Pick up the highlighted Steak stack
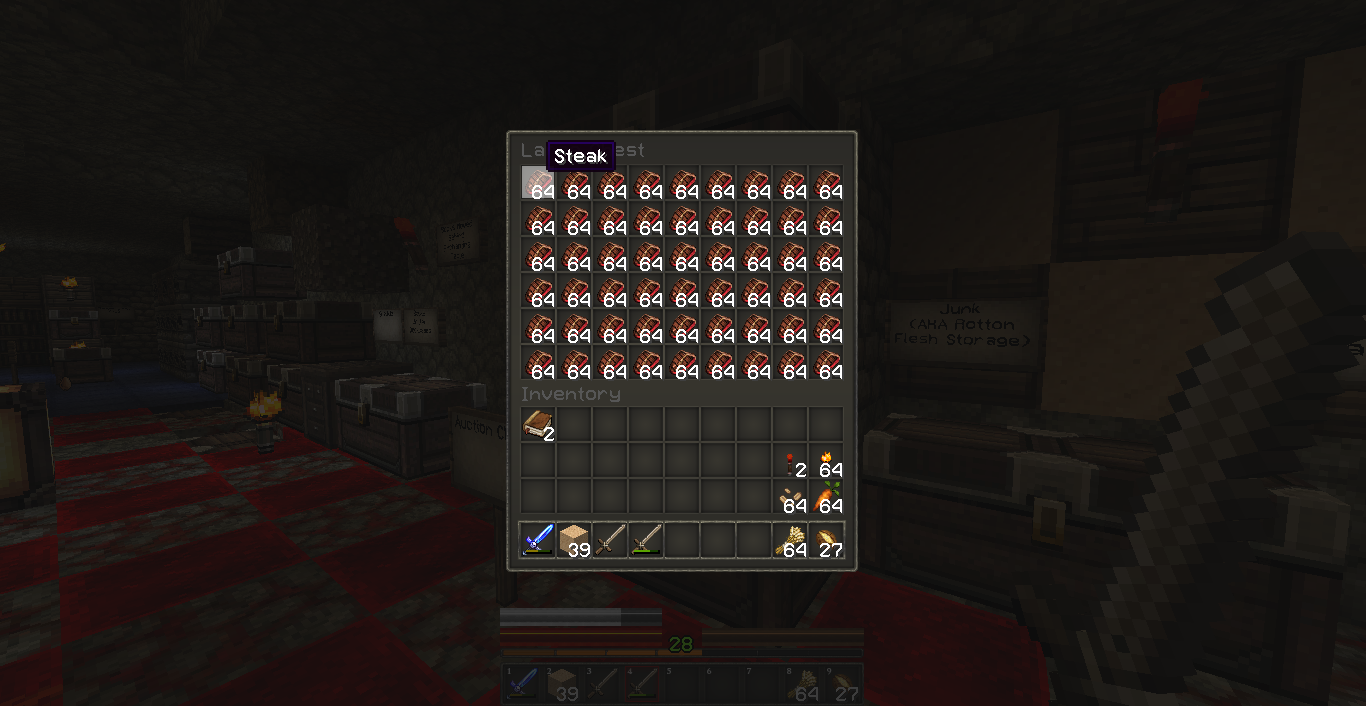The width and height of the screenshot is (1366, 706). tap(538, 184)
